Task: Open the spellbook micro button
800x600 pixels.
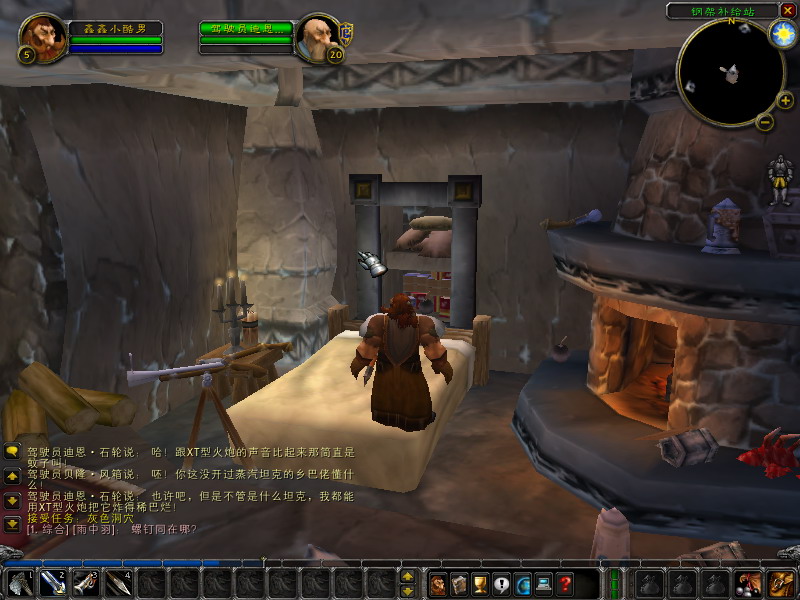Action: (x=459, y=584)
